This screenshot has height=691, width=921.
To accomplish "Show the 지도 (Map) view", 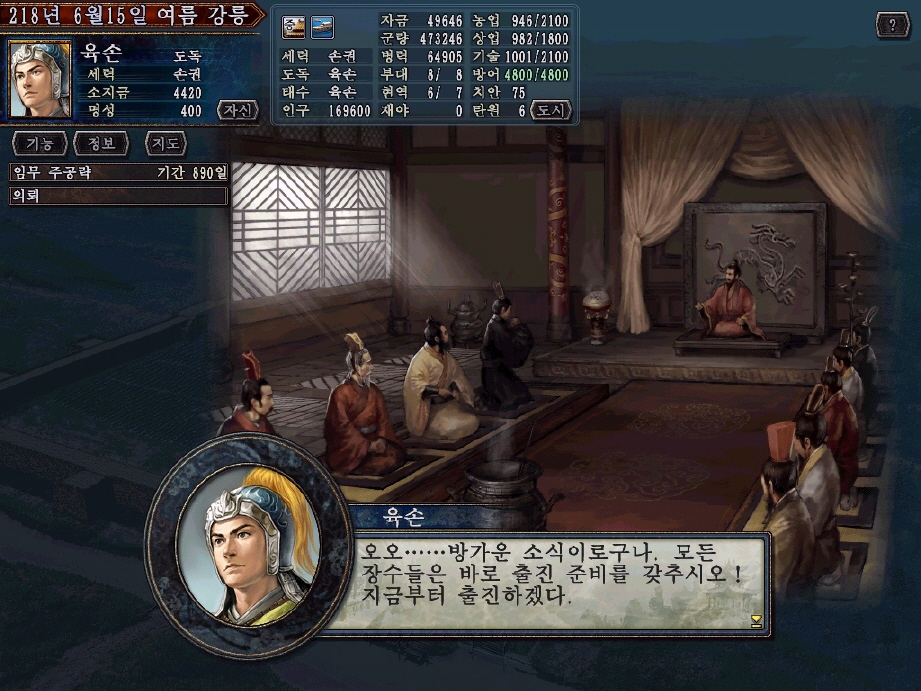I will click(x=166, y=144).
